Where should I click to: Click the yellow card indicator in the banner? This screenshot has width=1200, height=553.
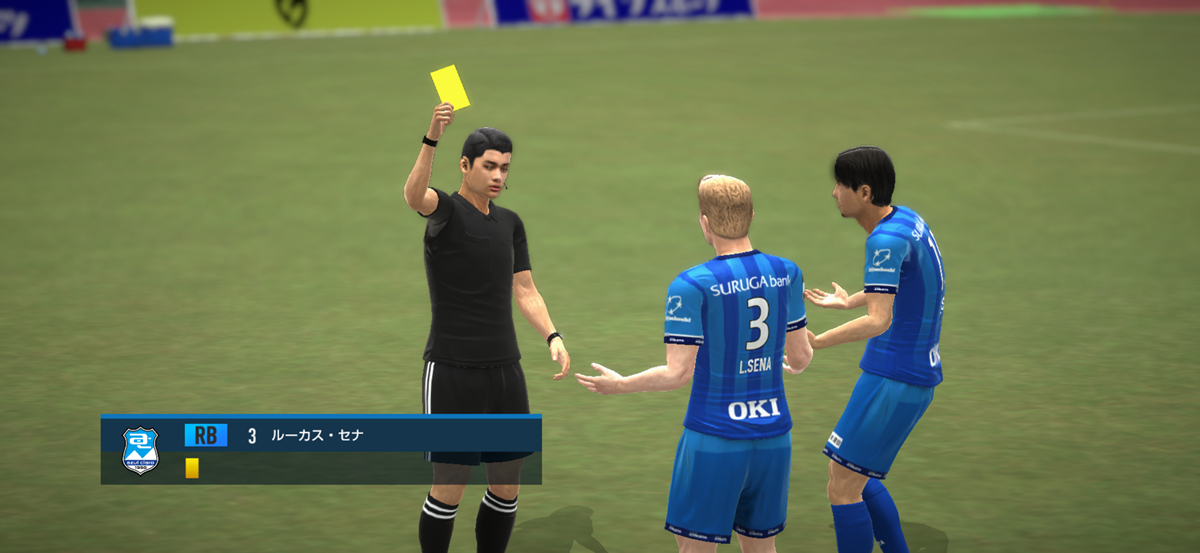pyautogui.click(x=192, y=468)
